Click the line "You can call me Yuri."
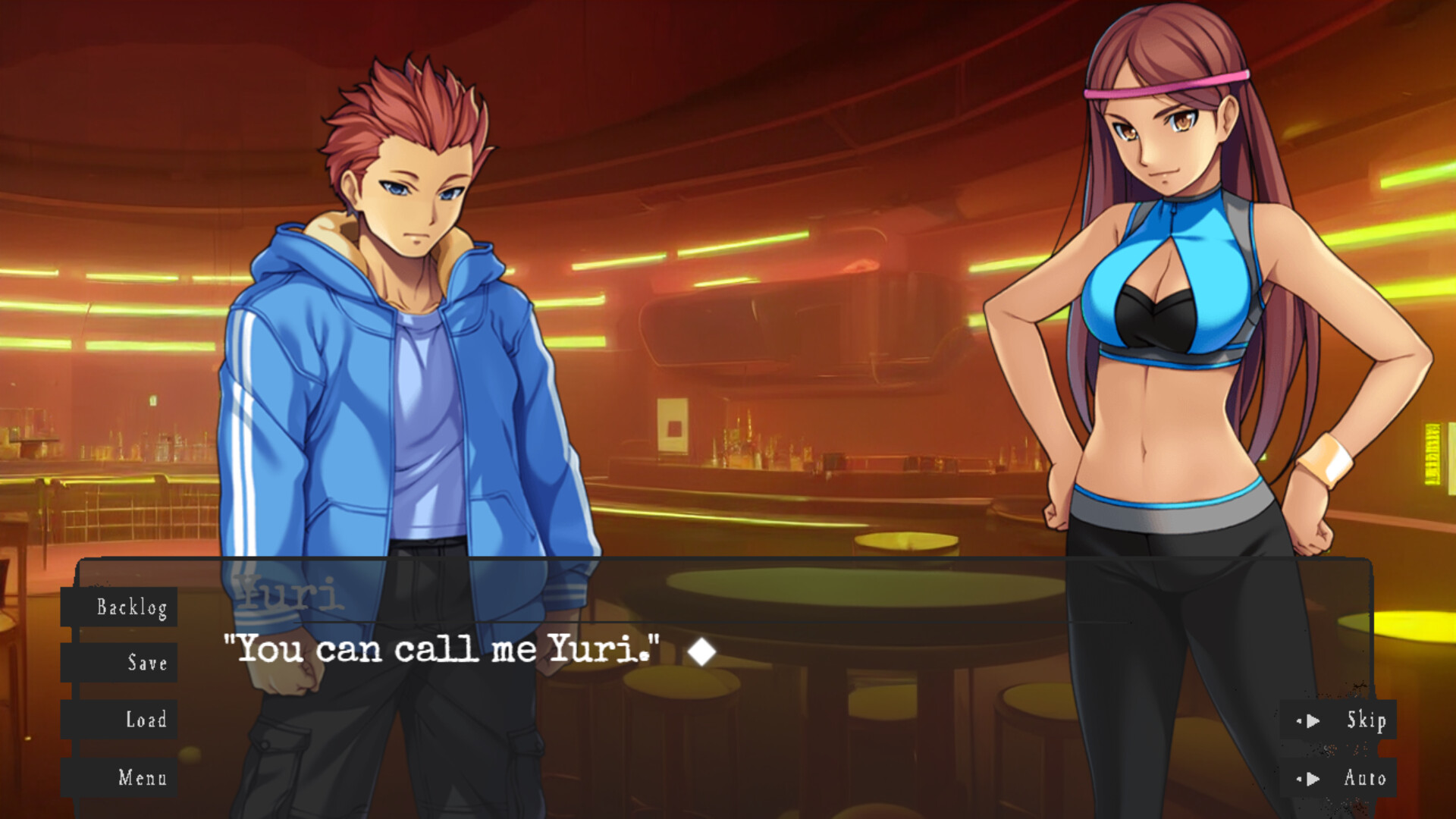This screenshot has height=819, width=1456. [440, 650]
